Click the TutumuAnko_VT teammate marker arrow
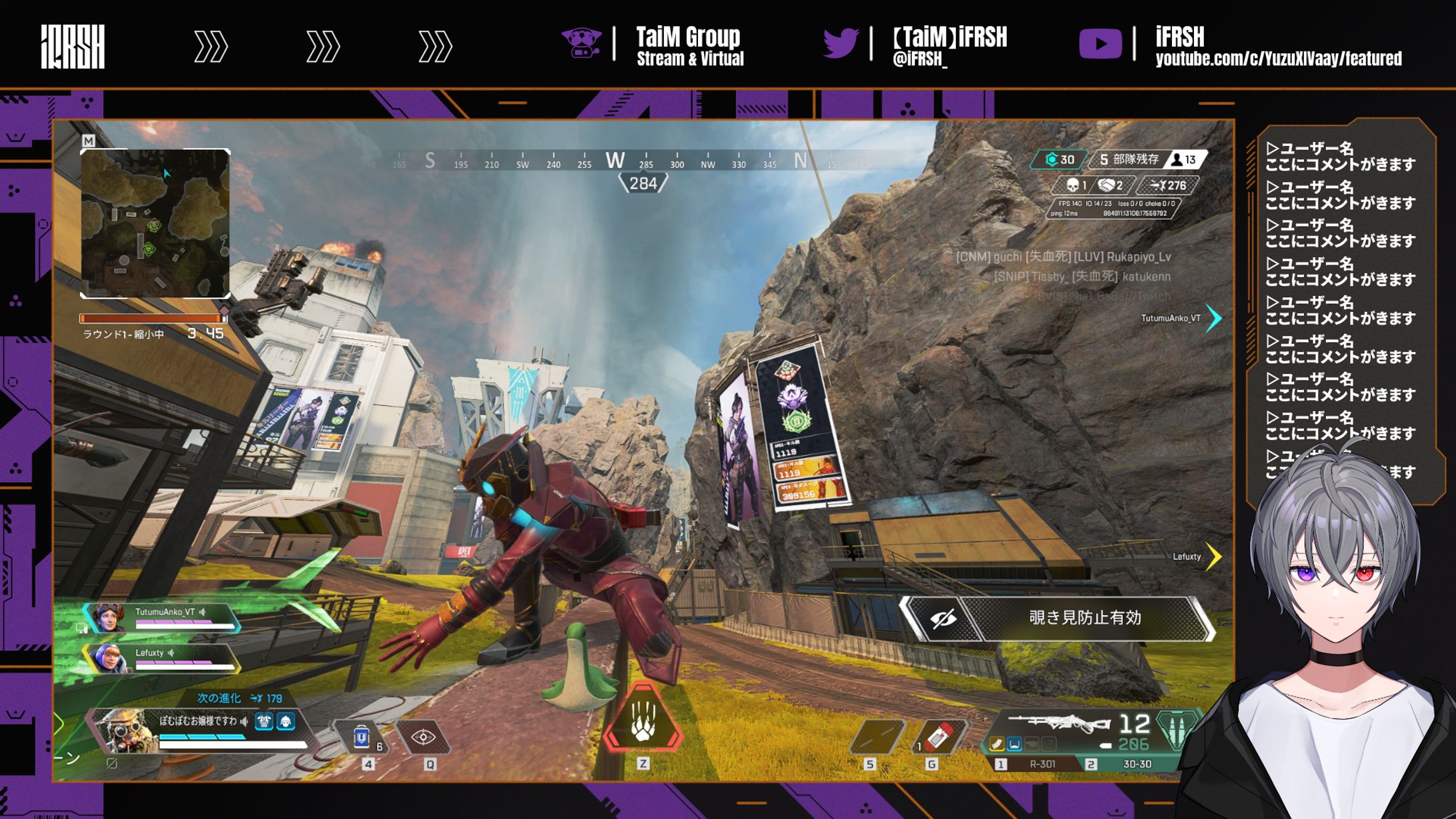1456x819 pixels. 1214,318
